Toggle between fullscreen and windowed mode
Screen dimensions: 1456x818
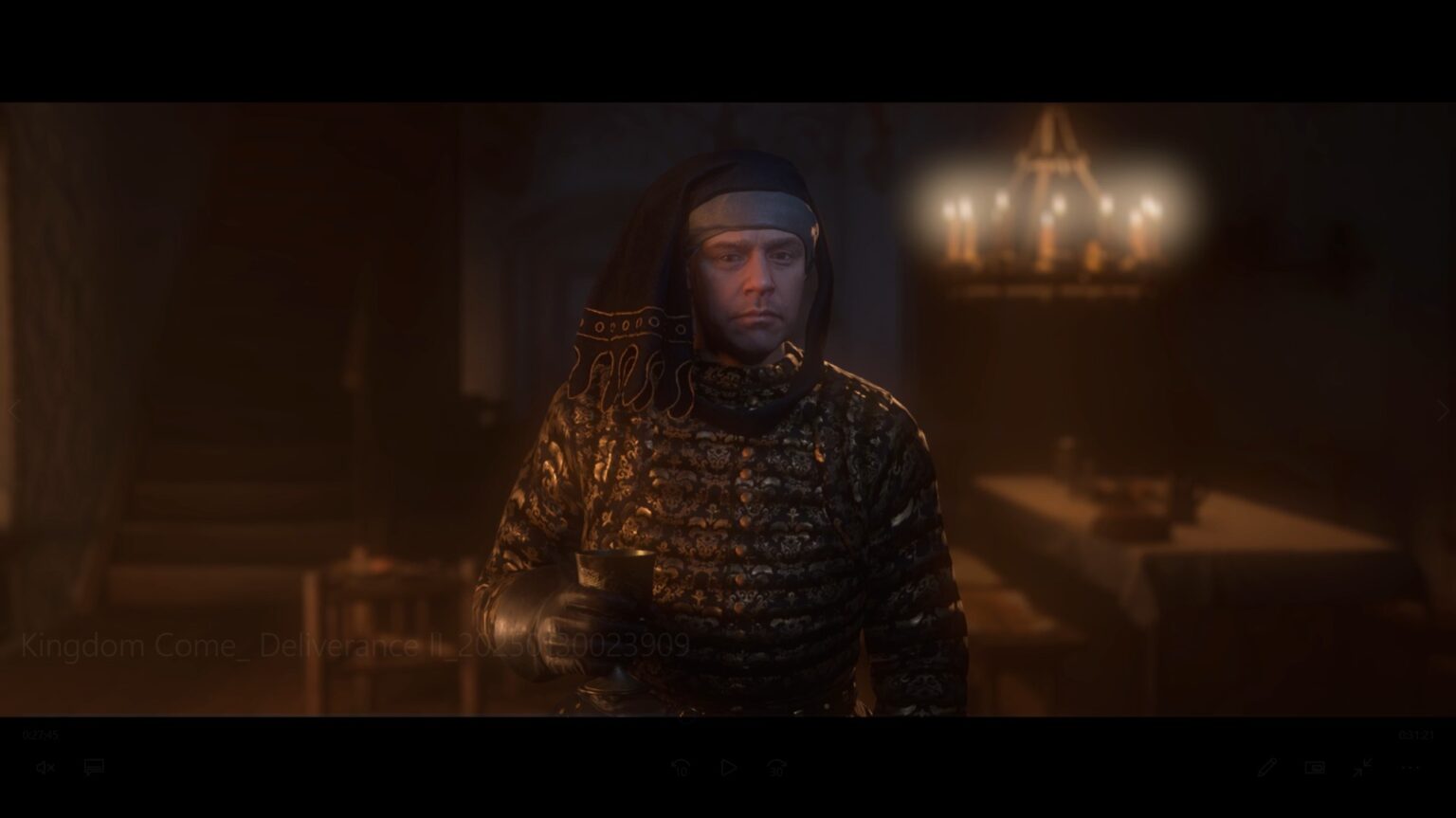pos(1366,768)
